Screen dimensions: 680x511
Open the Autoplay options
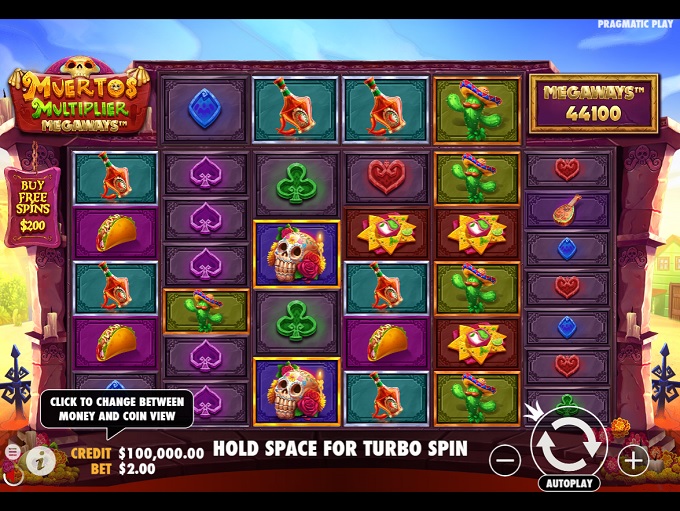(x=569, y=483)
